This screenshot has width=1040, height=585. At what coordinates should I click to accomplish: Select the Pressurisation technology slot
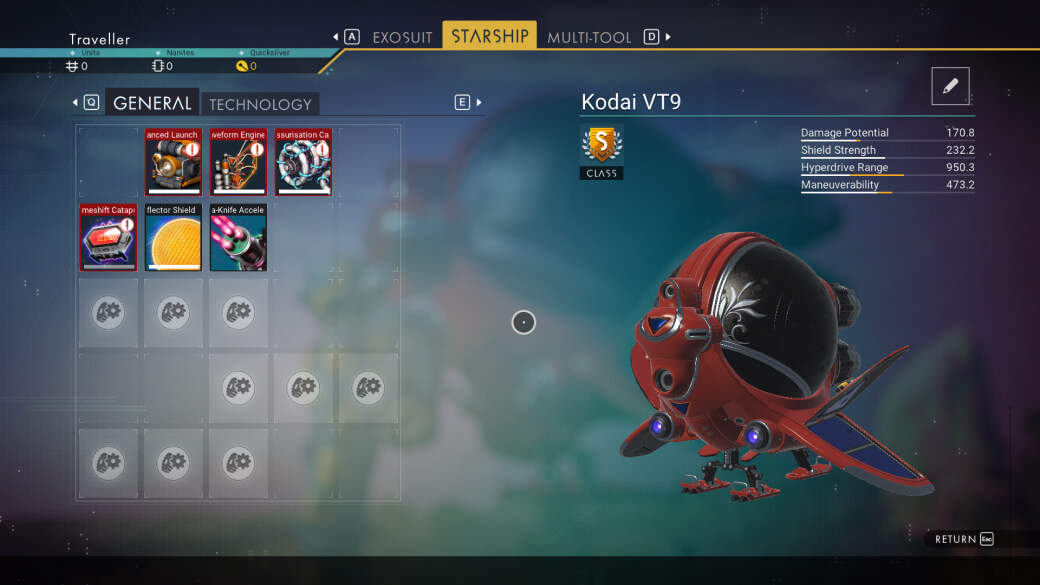click(x=303, y=161)
